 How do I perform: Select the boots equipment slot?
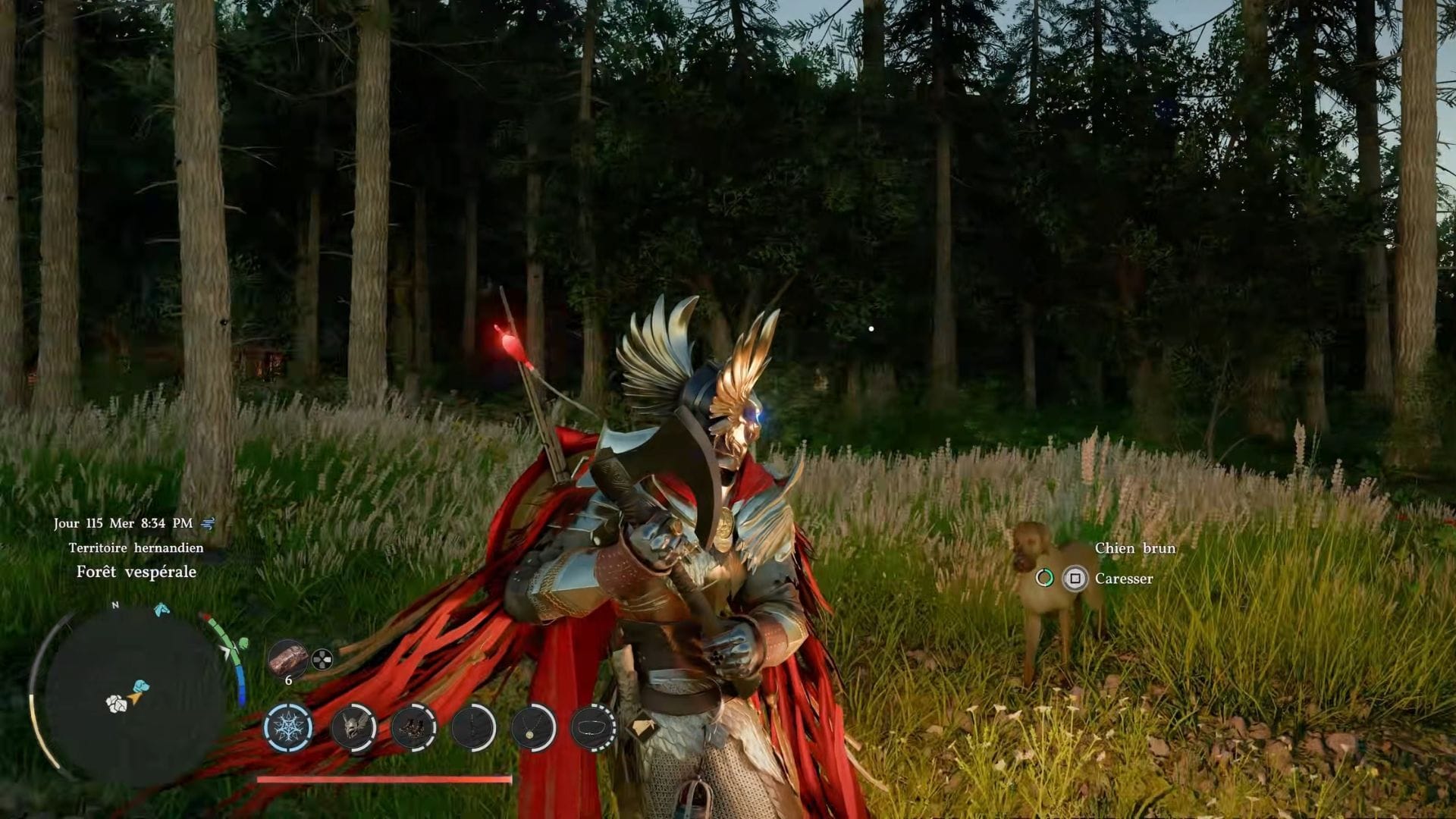click(414, 727)
